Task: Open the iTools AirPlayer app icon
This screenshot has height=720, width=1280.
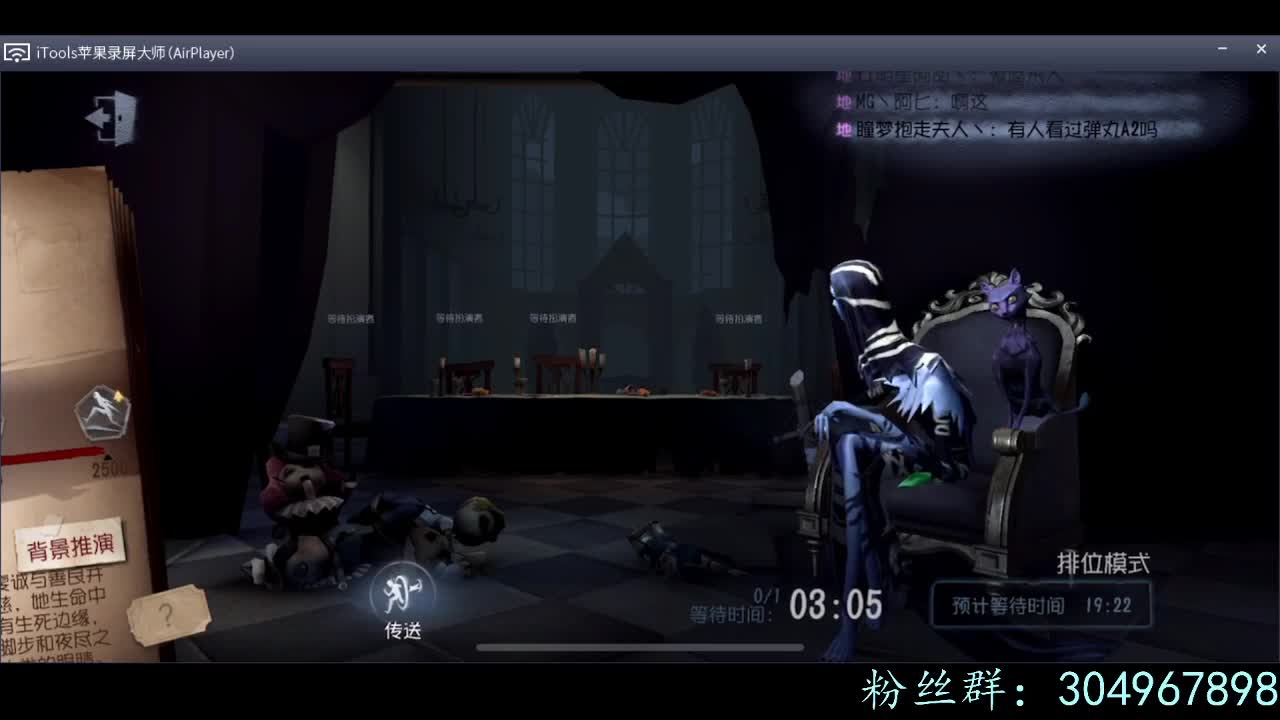Action: (16, 50)
